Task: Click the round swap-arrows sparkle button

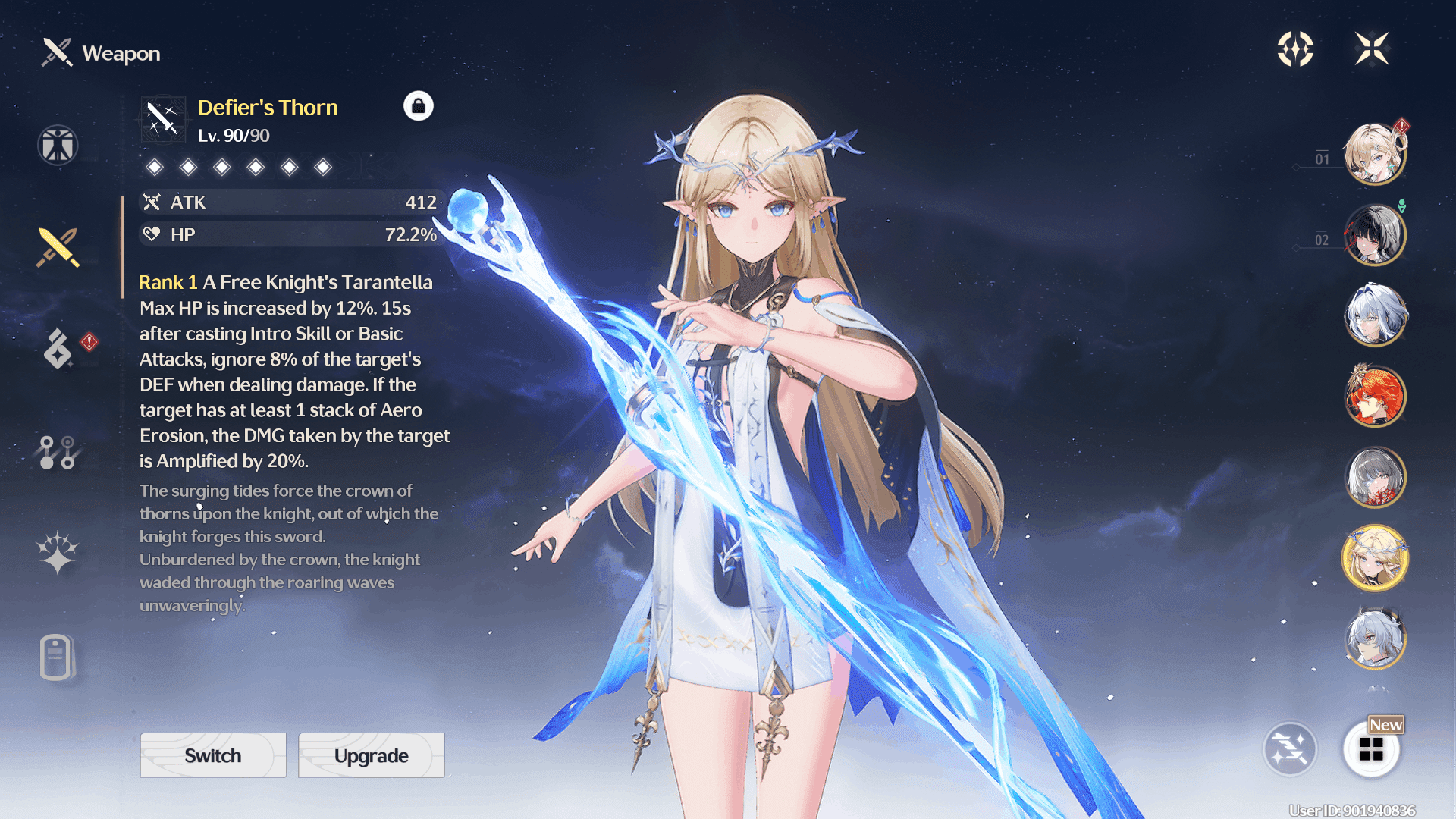Action: (x=1289, y=749)
